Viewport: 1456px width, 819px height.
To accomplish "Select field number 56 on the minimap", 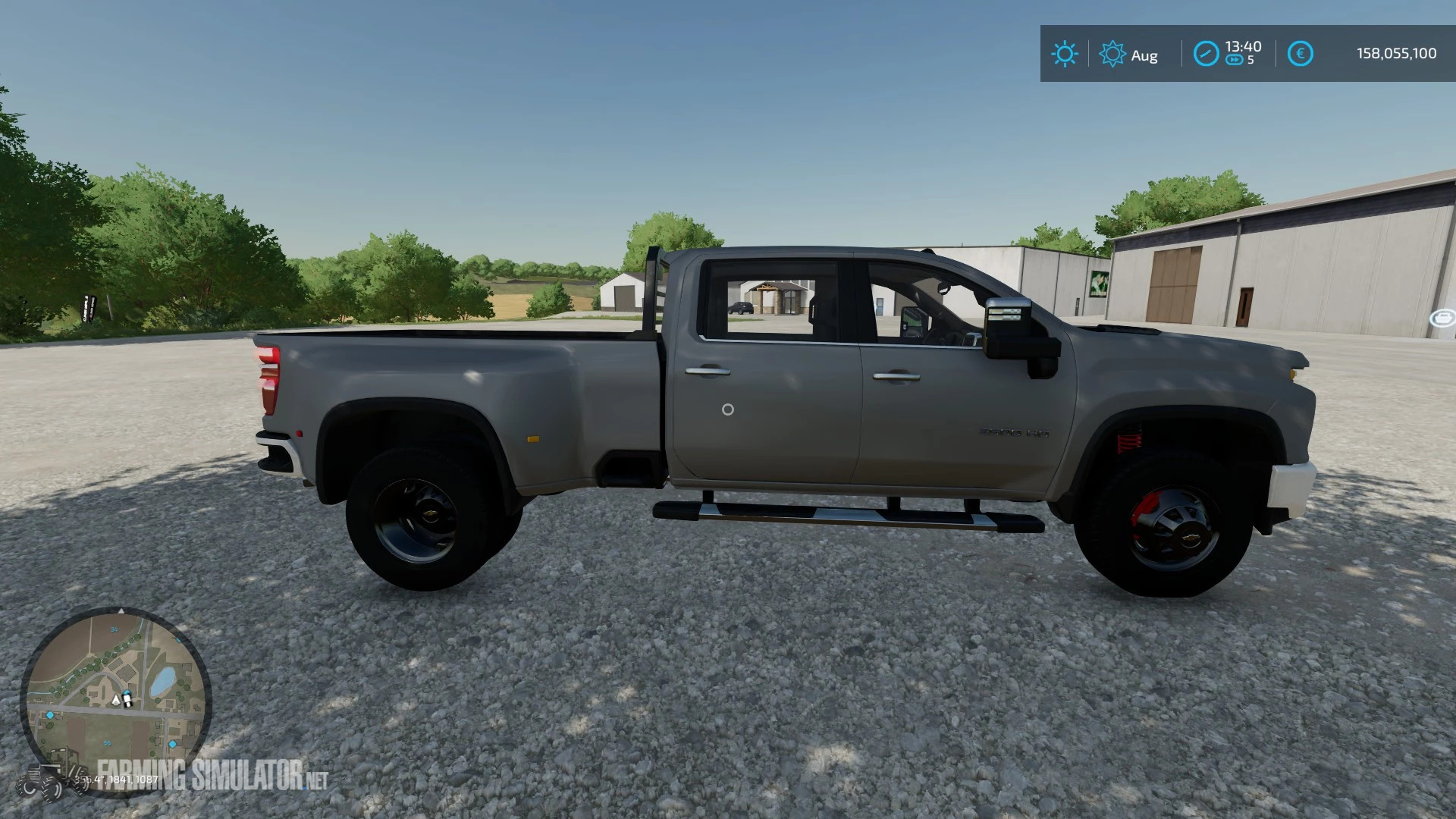I will point(108,742).
